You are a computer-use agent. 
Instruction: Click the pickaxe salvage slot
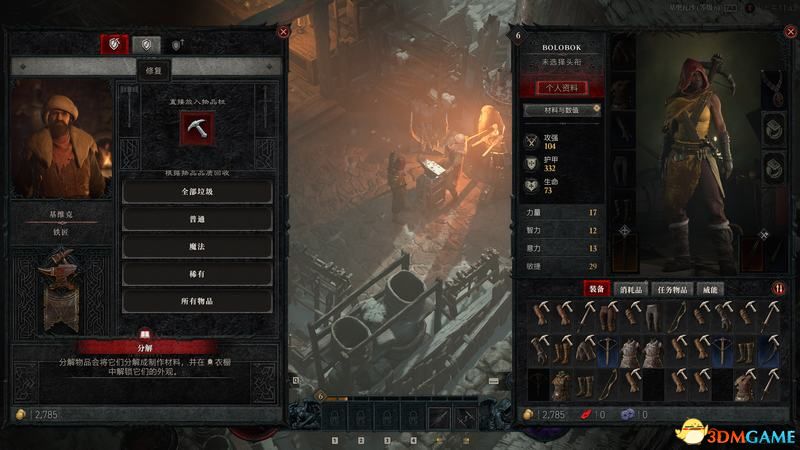tap(197, 127)
